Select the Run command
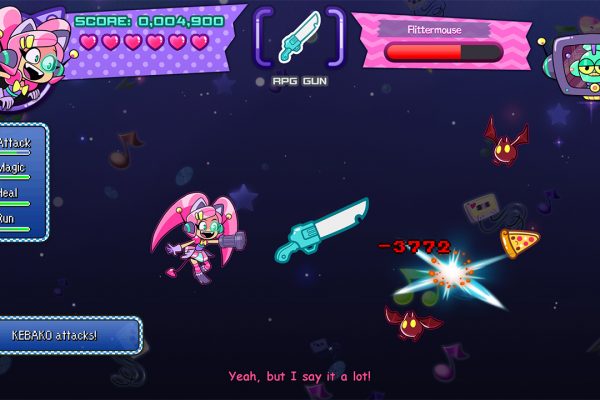The width and height of the screenshot is (600, 400). point(8,217)
